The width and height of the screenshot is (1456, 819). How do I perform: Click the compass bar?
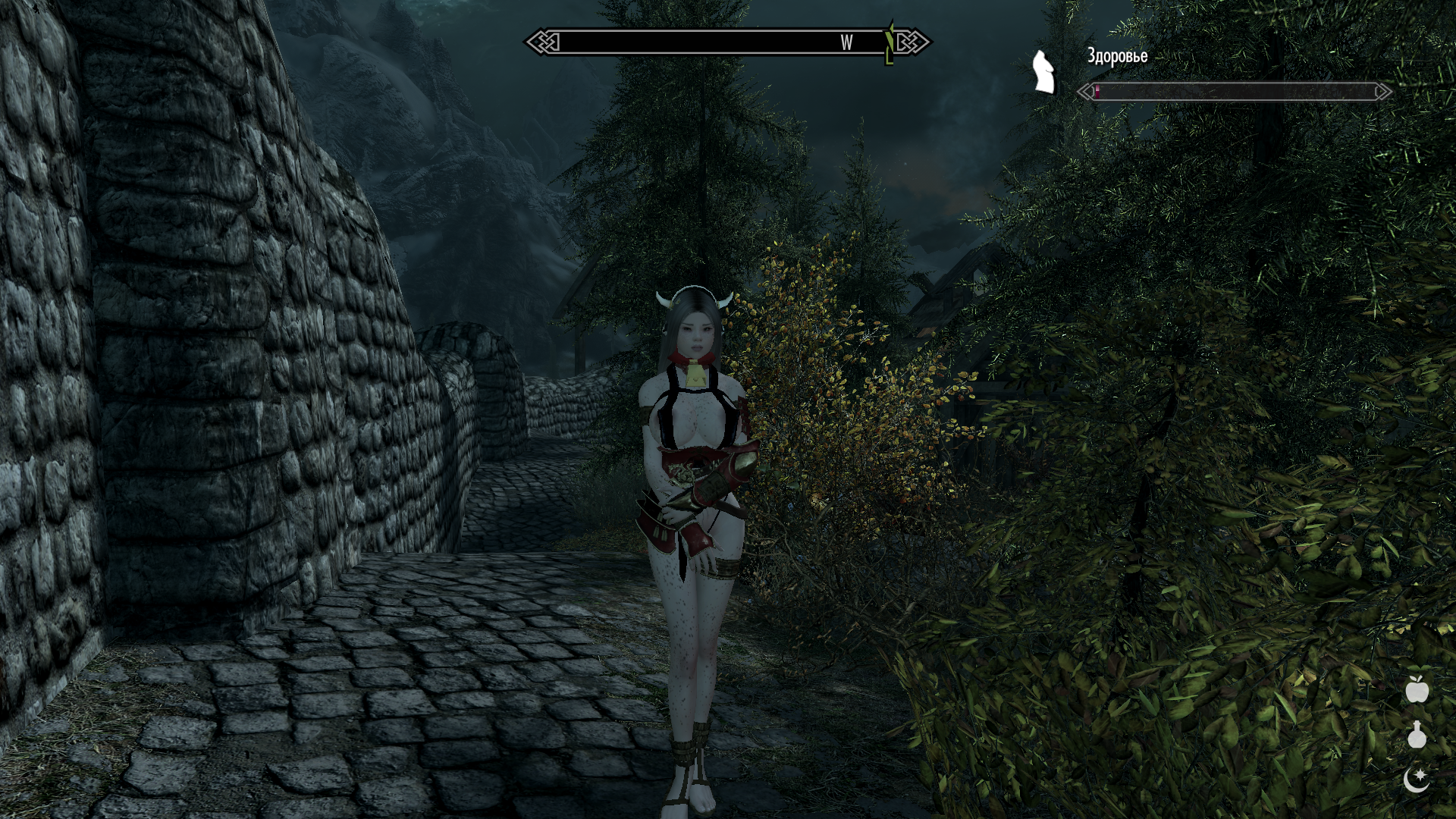(728, 42)
